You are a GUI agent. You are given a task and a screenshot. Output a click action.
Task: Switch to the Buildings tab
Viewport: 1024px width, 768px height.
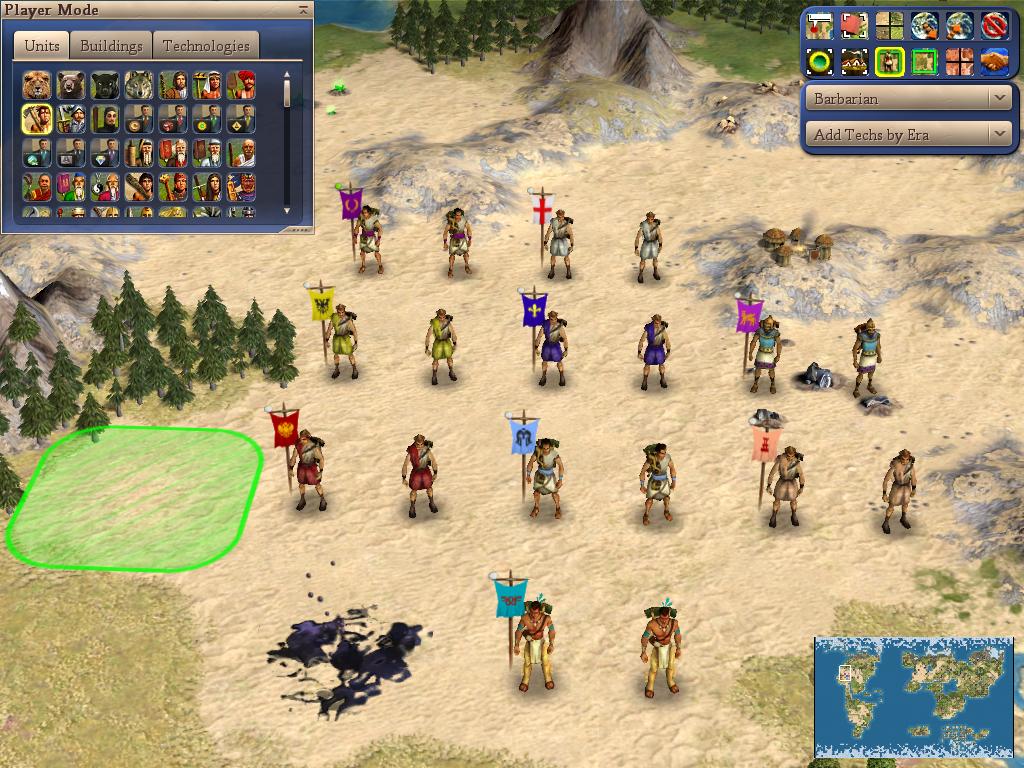pos(111,46)
